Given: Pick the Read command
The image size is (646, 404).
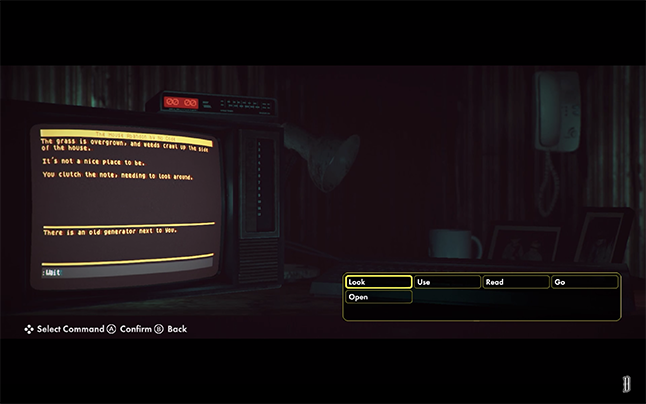Looking at the screenshot, I should 516,282.
